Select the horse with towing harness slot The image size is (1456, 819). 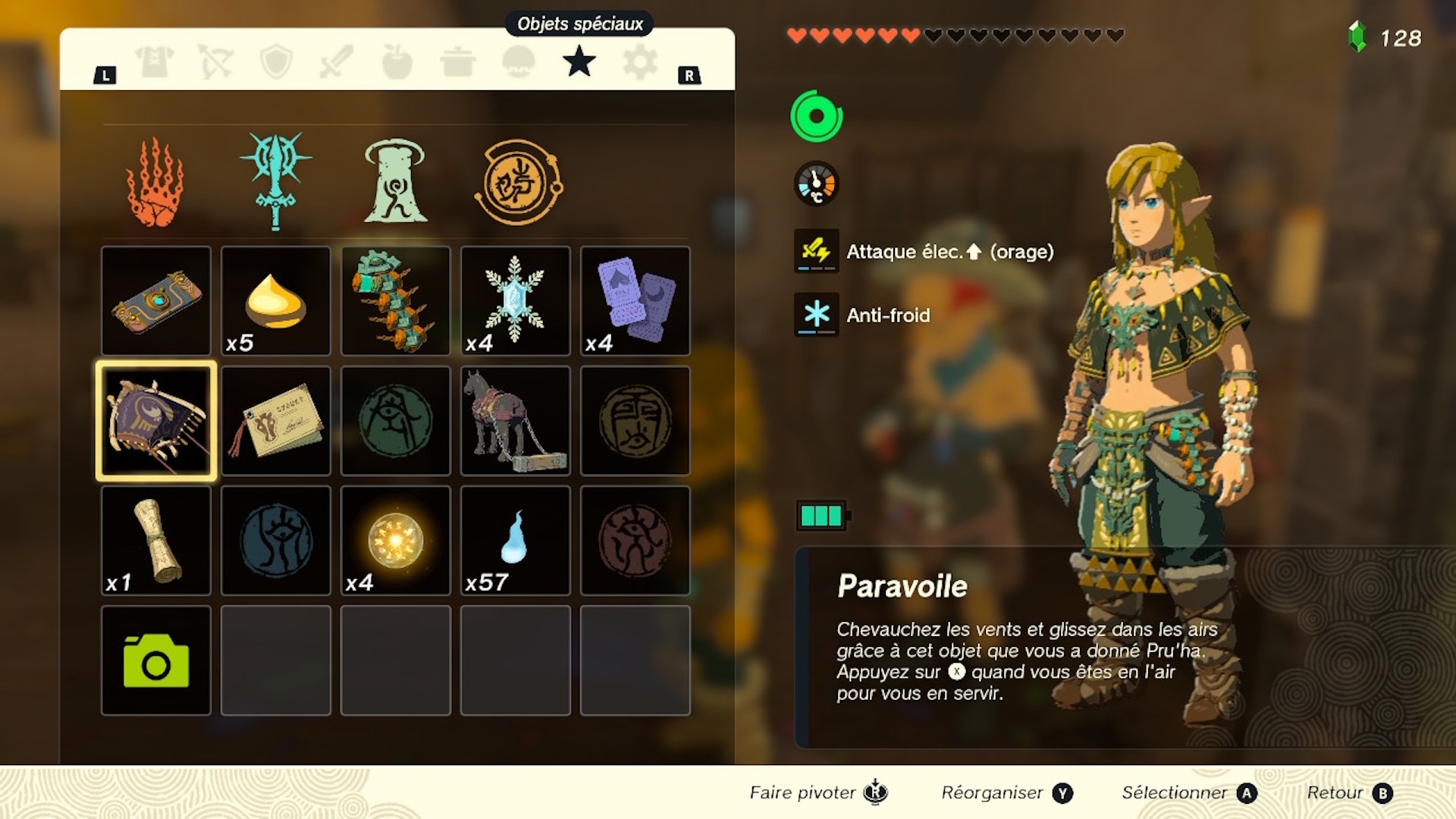click(516, 421)
